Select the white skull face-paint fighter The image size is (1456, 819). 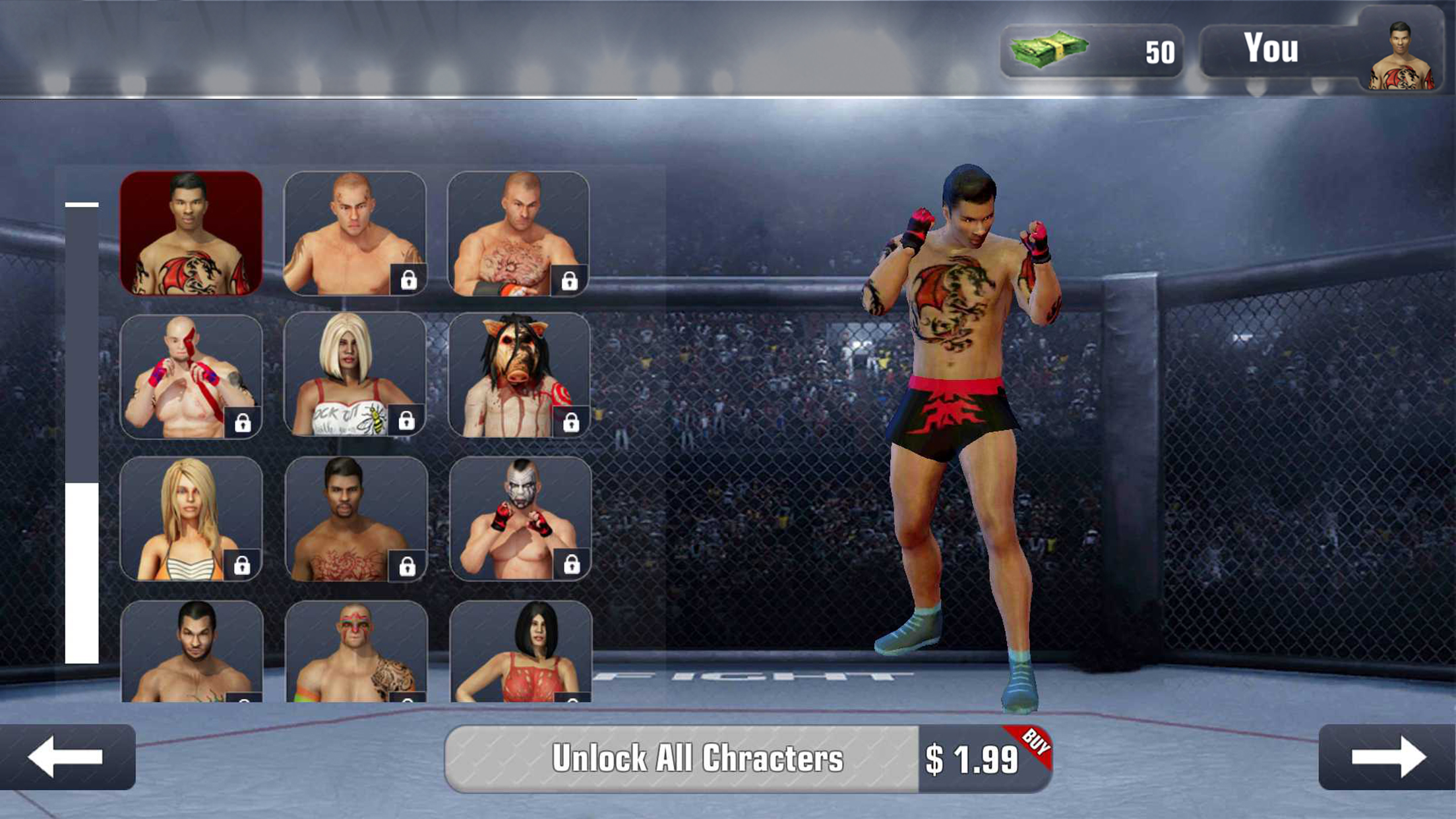click(x=520, y=519)
